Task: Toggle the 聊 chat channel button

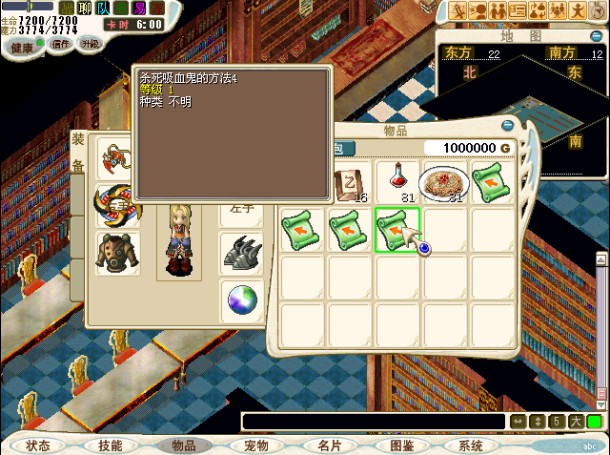Action: click(x=88, y=7)
